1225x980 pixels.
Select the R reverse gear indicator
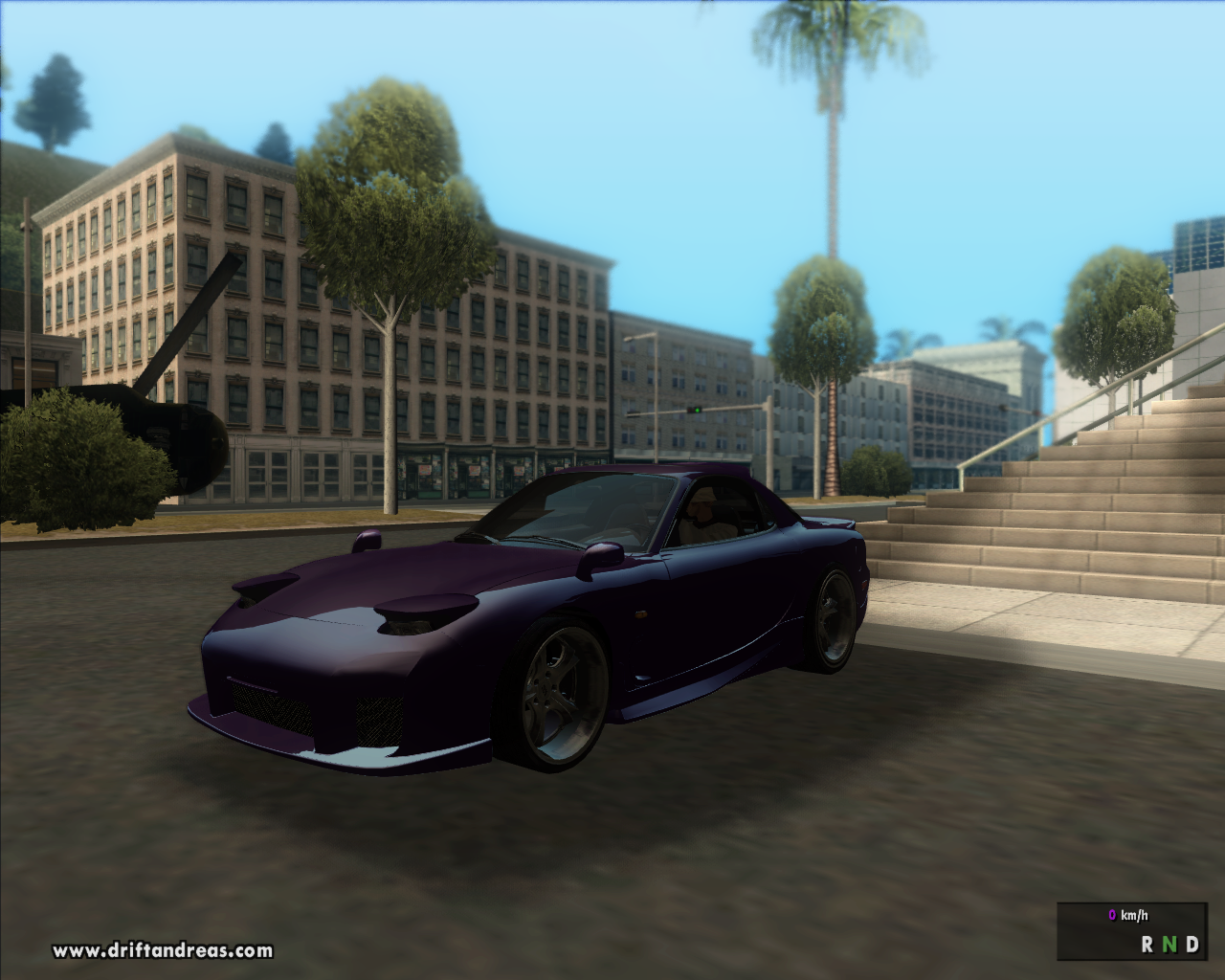pos(1147,944)
